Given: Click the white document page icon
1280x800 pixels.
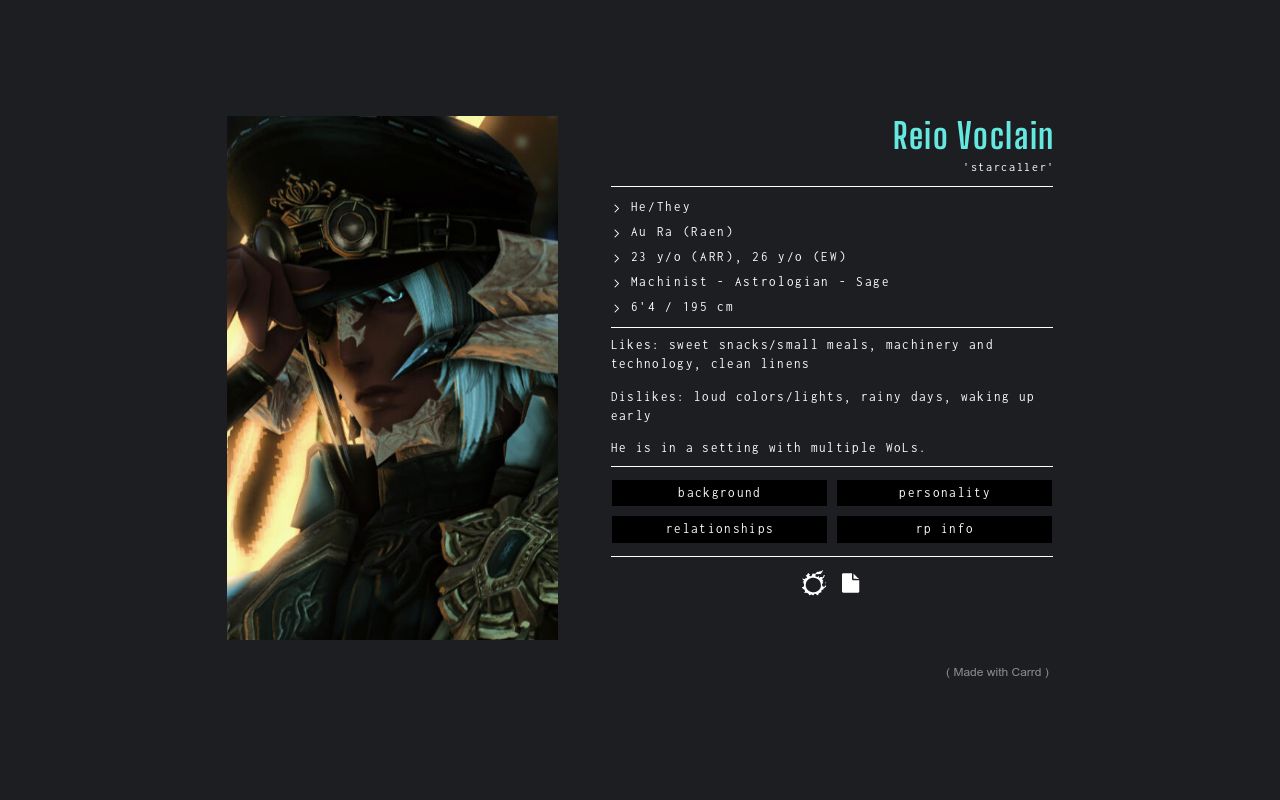Looking at the screenshot, I should click(x=850, y=583).
